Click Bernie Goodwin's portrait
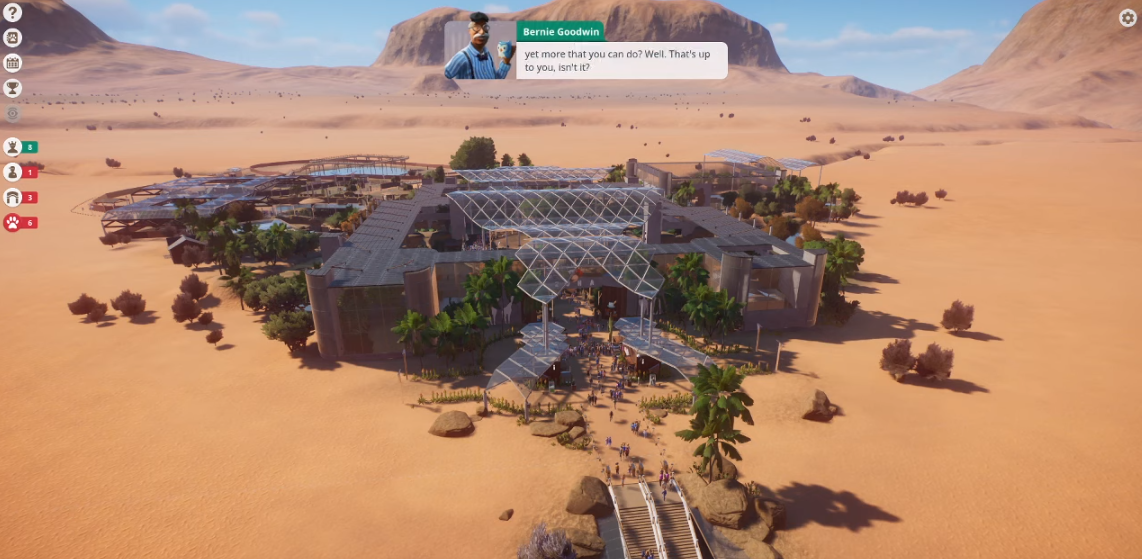Viewport: 1142px width, 559px height. pos(479,50)
